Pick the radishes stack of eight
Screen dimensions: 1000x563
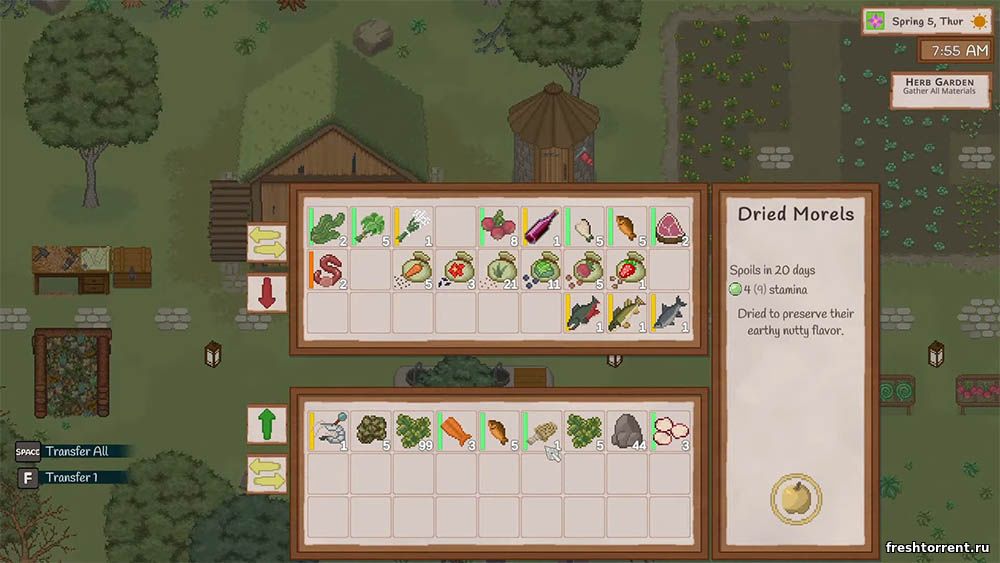click(499, 227)
